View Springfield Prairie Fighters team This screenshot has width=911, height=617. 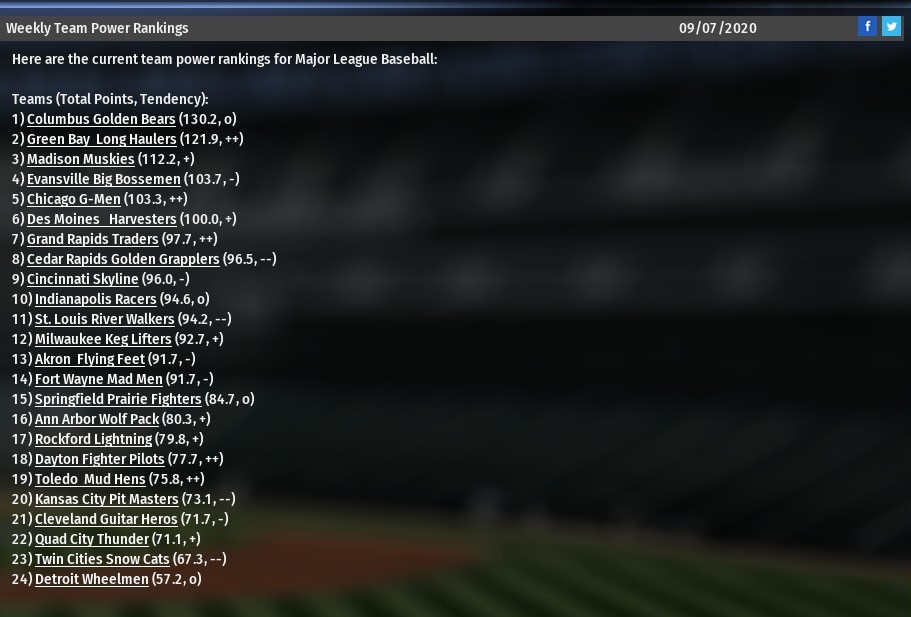[118, 399]
